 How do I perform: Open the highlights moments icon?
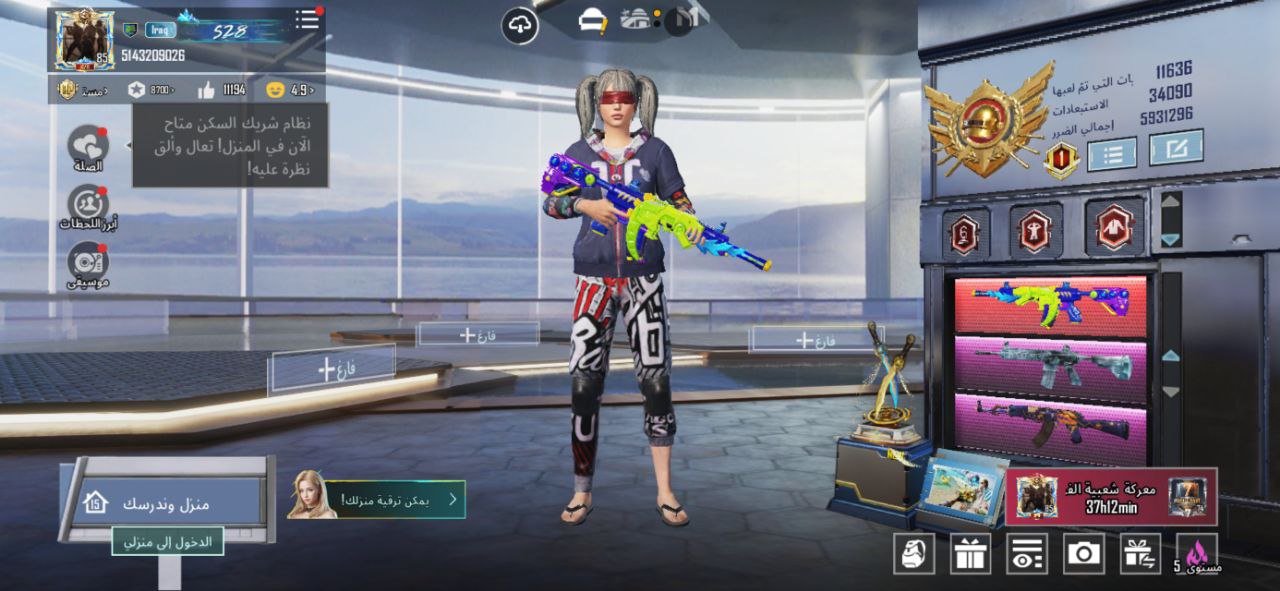click(x=88, y=205)
